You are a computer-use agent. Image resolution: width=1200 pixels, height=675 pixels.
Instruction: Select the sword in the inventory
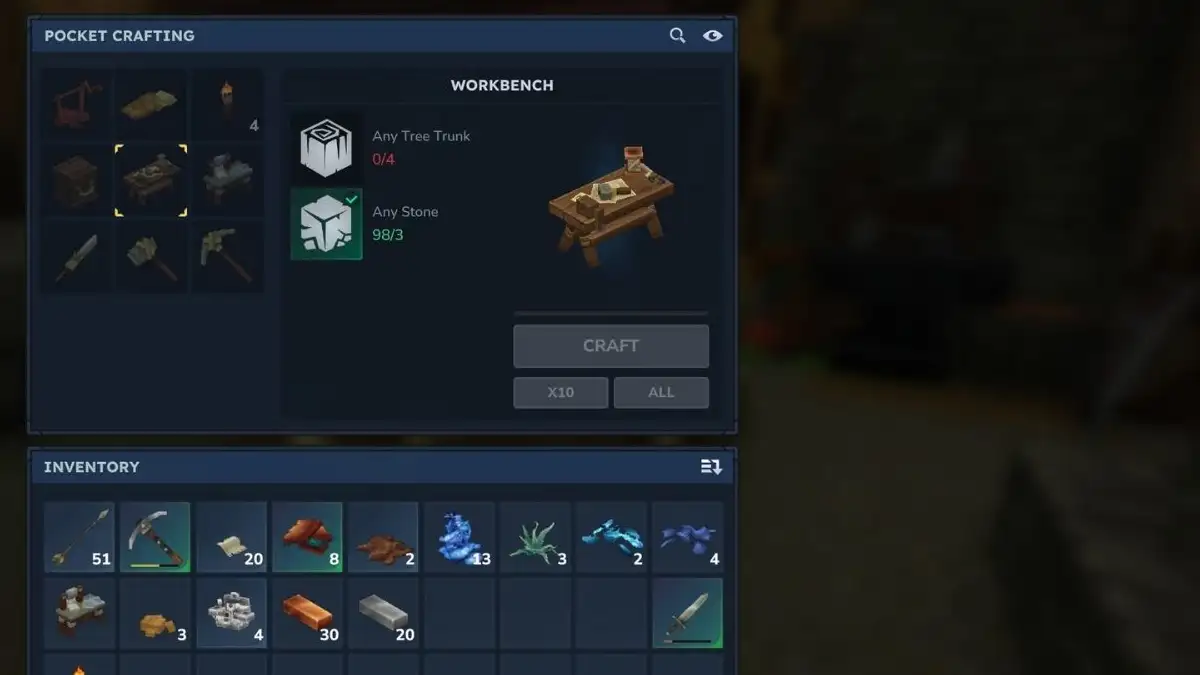[687, 613]
